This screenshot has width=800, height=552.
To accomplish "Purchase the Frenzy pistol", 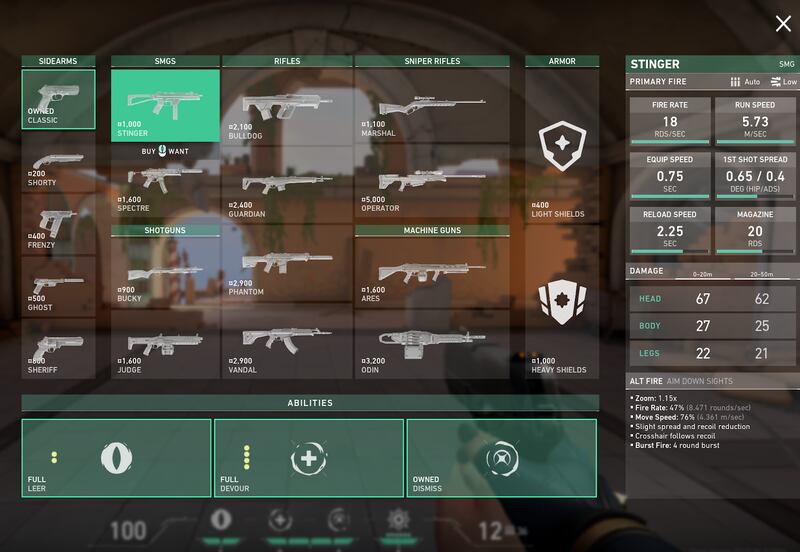I will click(59, 225).
